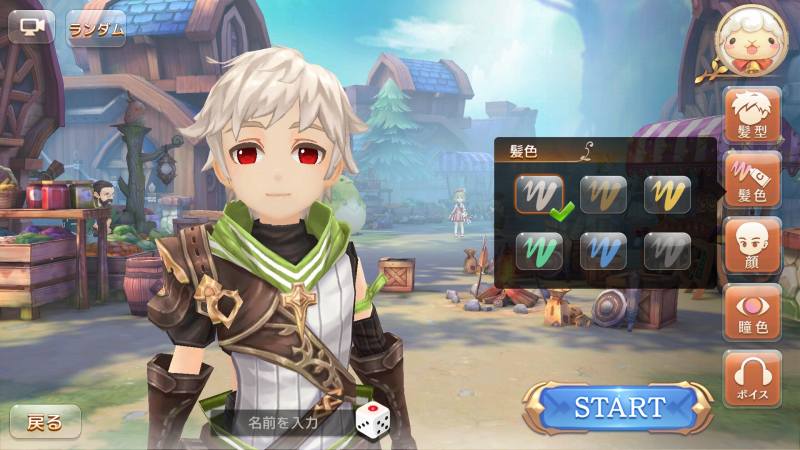Open the ボイス voice tab
The image size is (800, 450).
click(x=752, y=378)
